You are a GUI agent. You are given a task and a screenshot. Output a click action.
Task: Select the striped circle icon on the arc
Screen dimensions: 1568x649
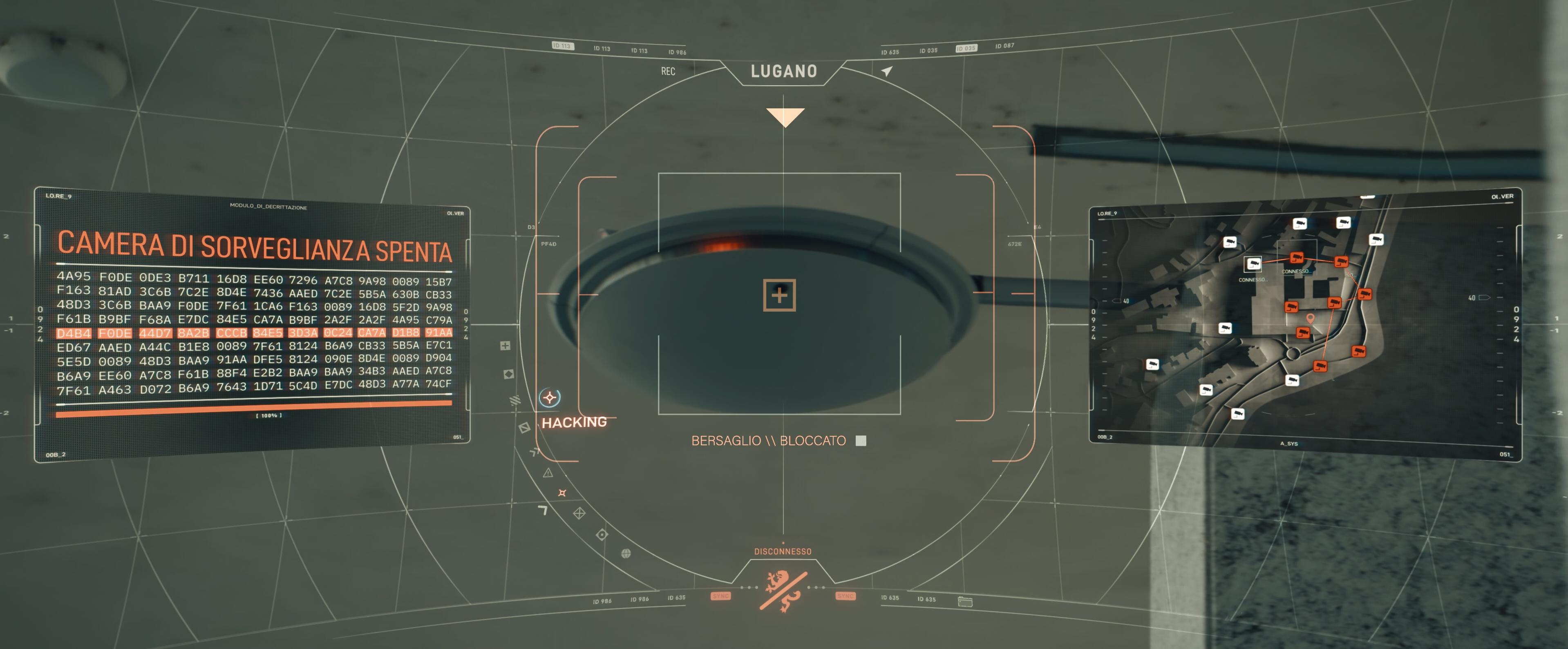click(515, 400)
